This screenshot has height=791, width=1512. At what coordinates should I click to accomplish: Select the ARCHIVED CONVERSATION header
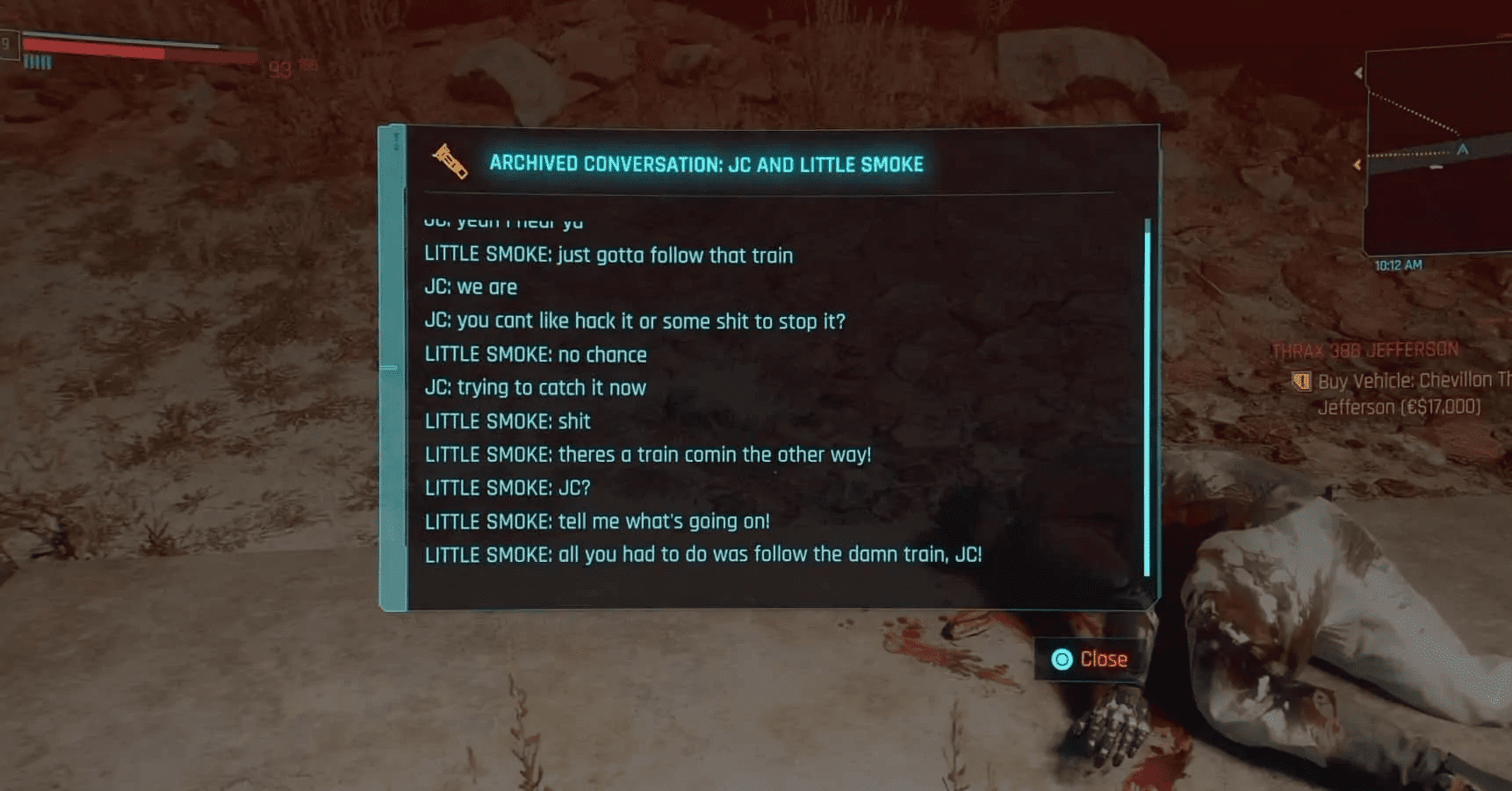pyautogui.click(x=708, y=163)
